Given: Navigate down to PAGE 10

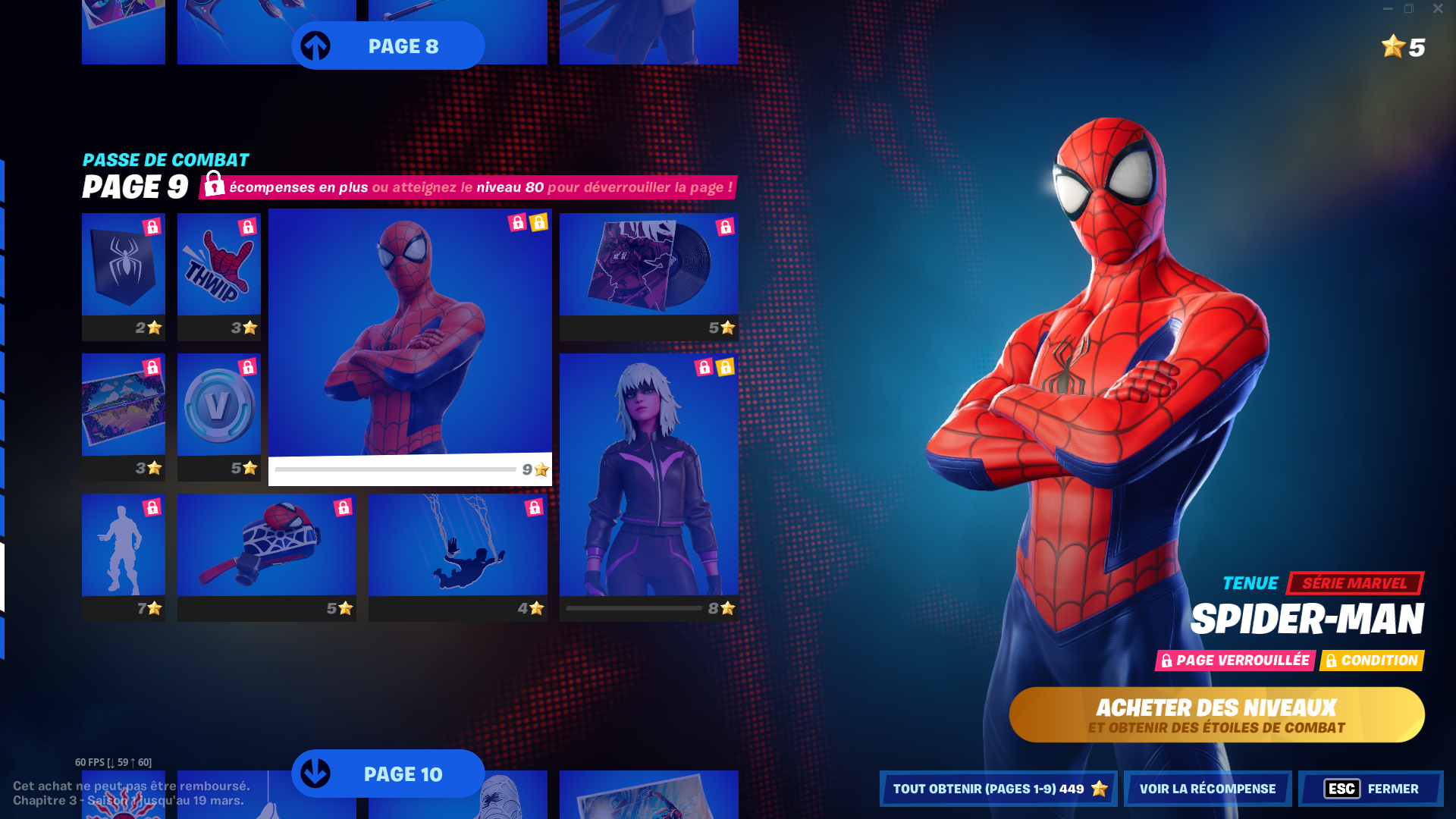Looking at the screenshot, I should (x=388, y=774).
